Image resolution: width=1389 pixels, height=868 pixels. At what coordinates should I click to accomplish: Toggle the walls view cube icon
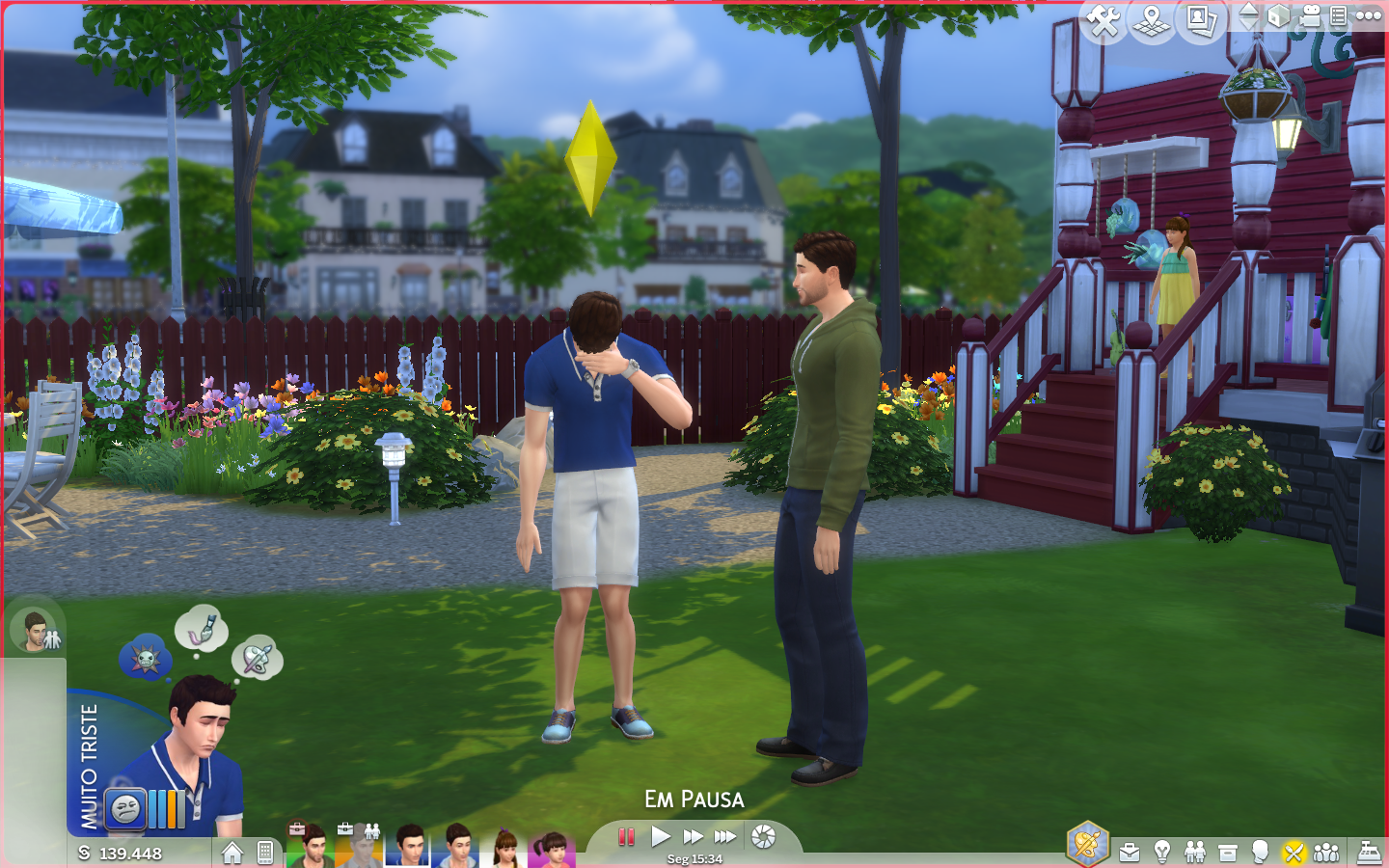coord(1279,16)
